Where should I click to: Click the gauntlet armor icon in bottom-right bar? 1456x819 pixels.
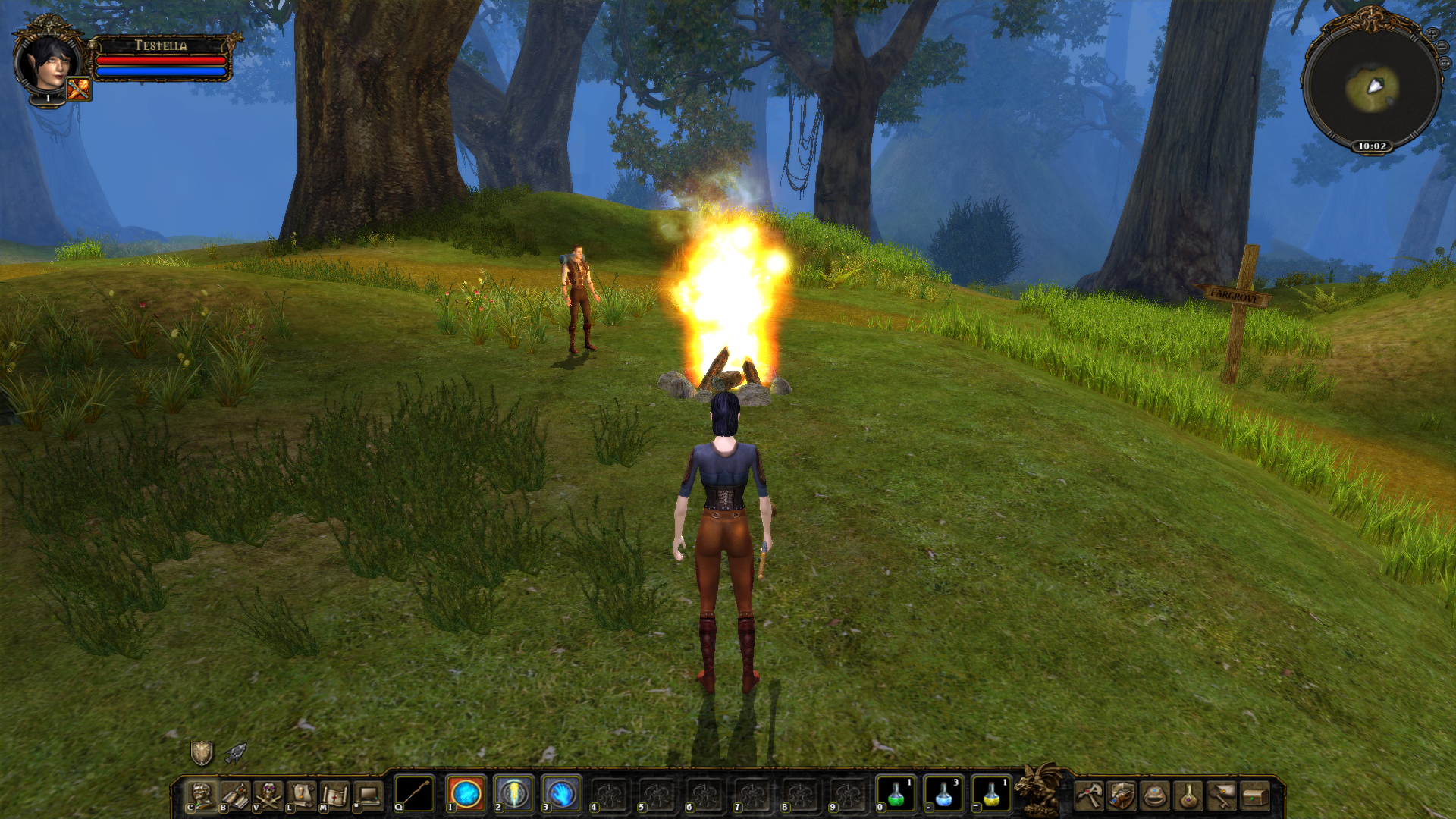coord(1122,795)
